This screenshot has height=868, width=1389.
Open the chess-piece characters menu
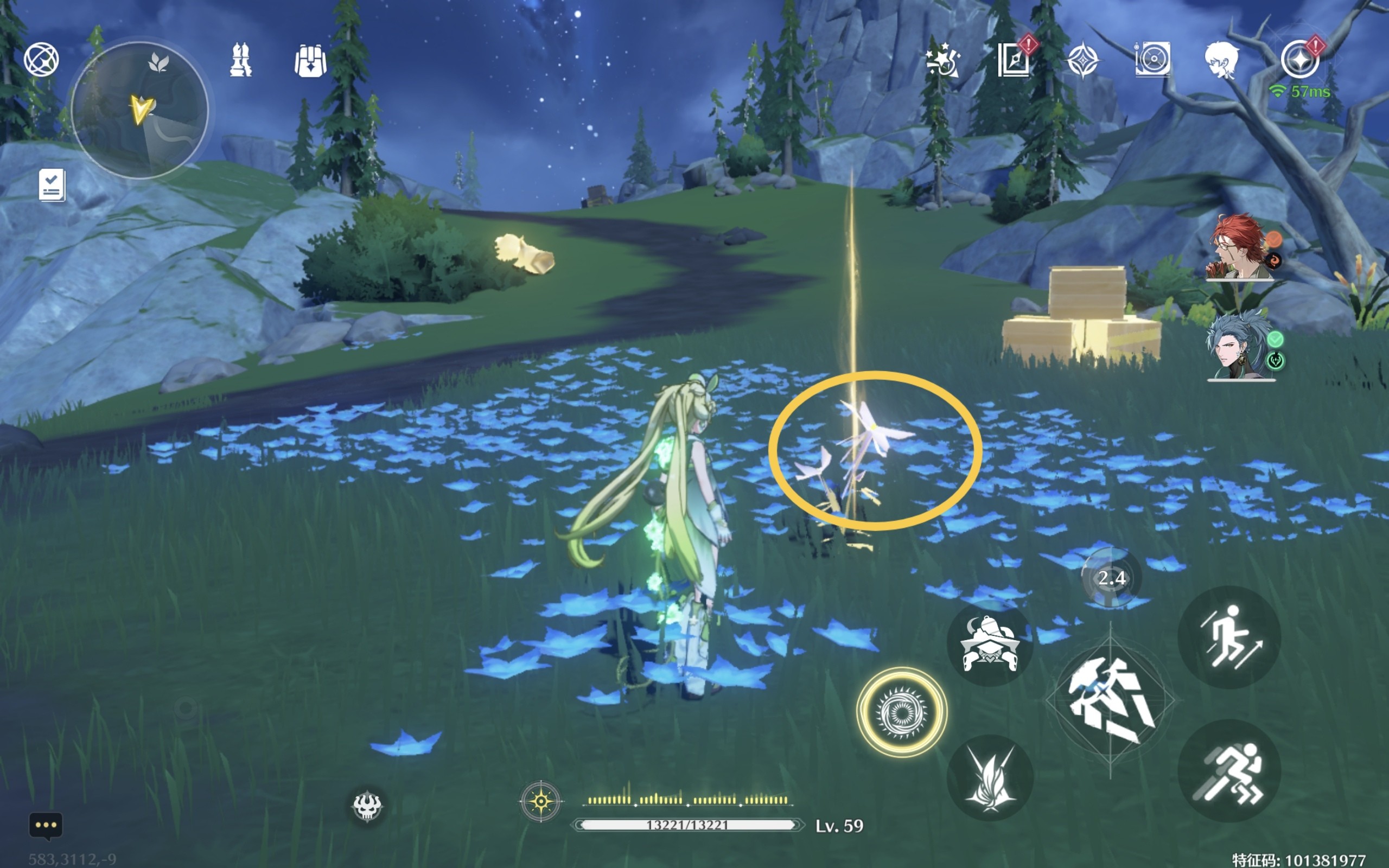pos(240,60)
